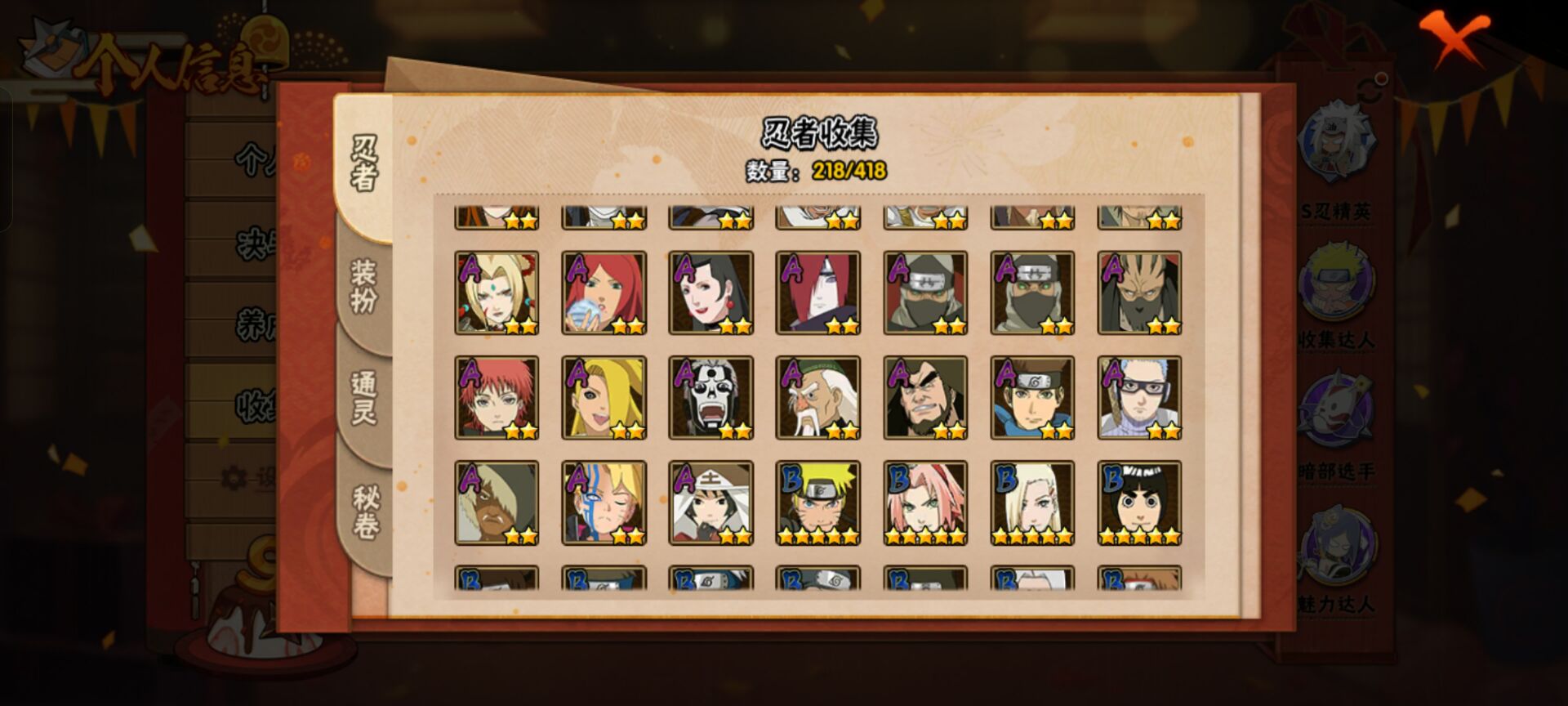Screen dimensions: 1568x706
Task: Select the ninja with glasses and white hair
Action: (x=1139, y=398)
